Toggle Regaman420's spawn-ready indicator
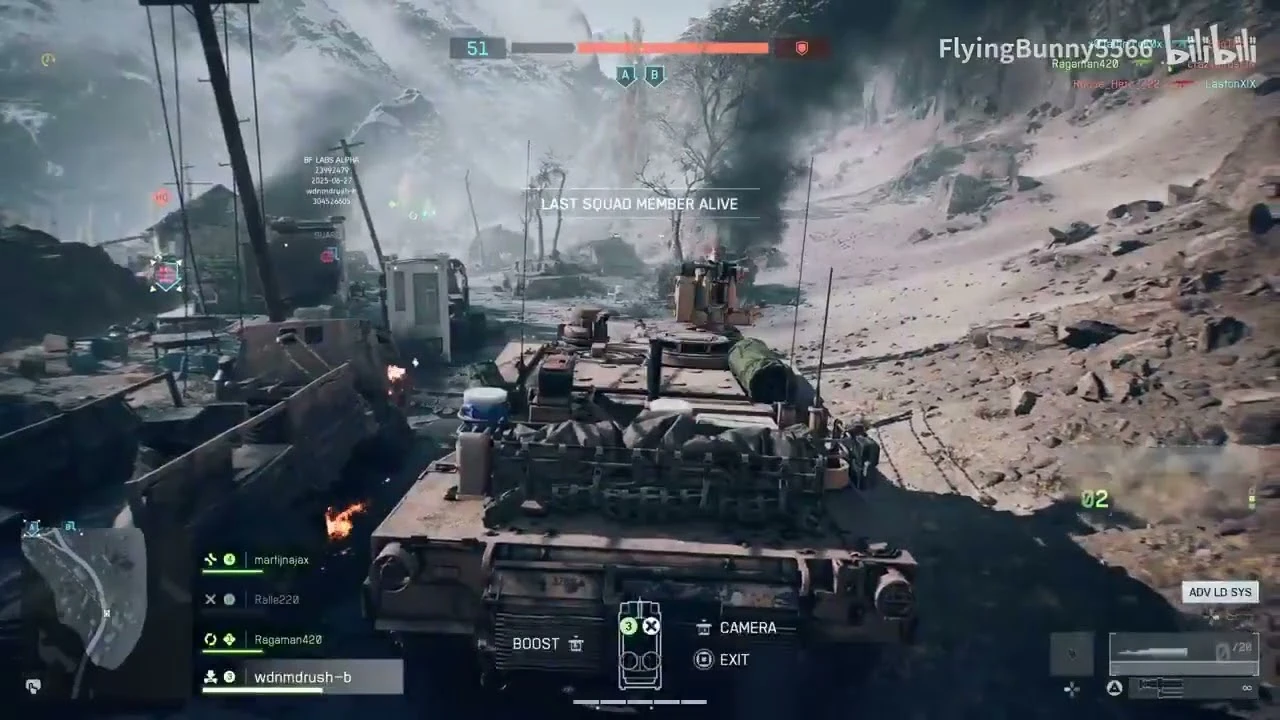1280x720 pixels. 210,638
